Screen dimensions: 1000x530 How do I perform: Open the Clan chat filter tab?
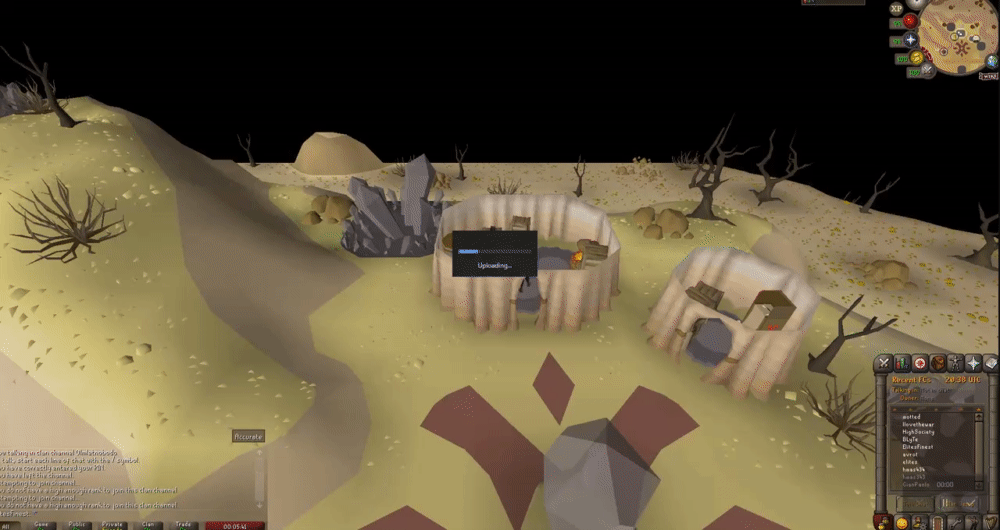click(x=148, y=524)
